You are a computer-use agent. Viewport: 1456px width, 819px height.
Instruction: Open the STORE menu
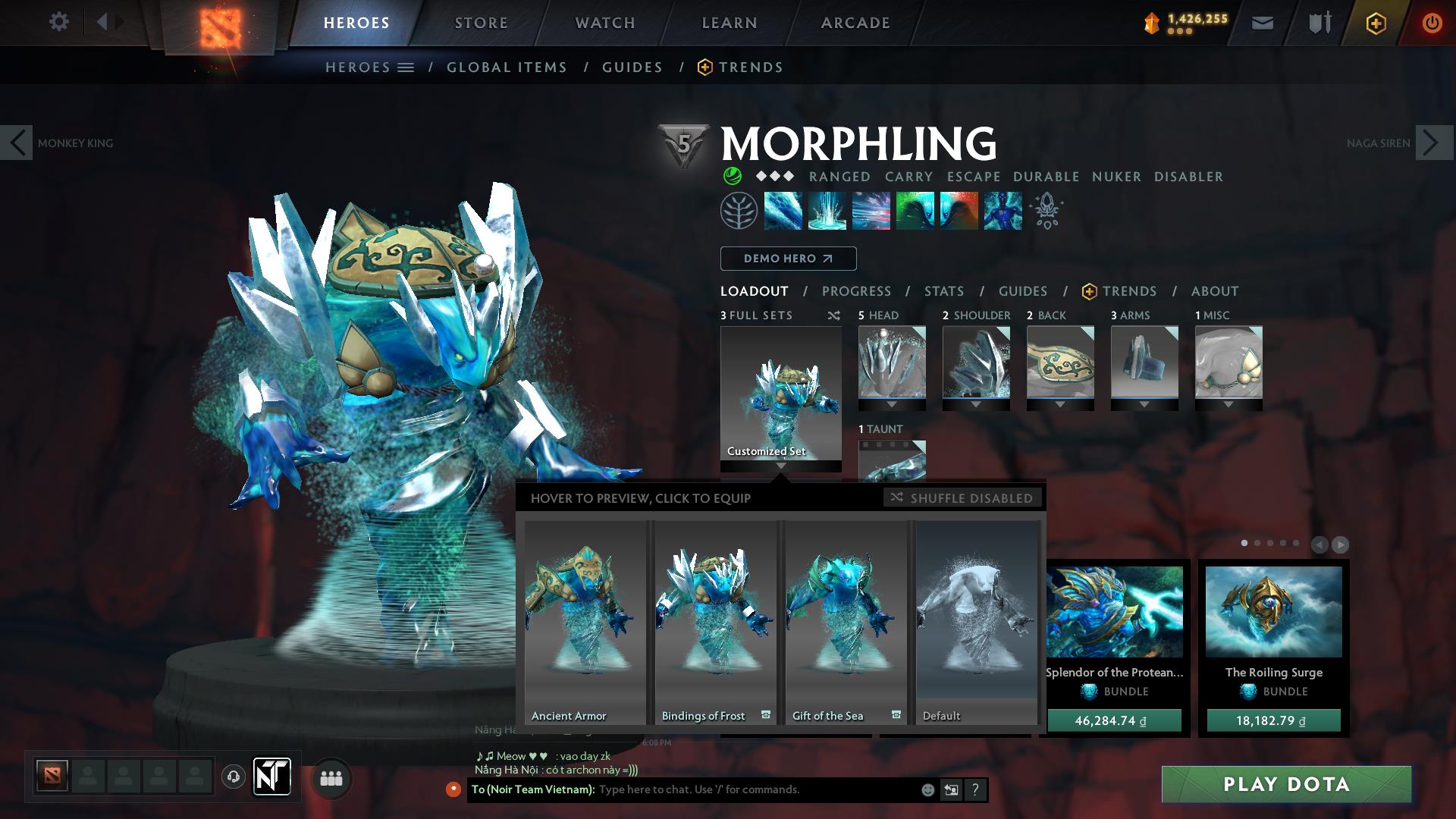click(x=480, y=23)
